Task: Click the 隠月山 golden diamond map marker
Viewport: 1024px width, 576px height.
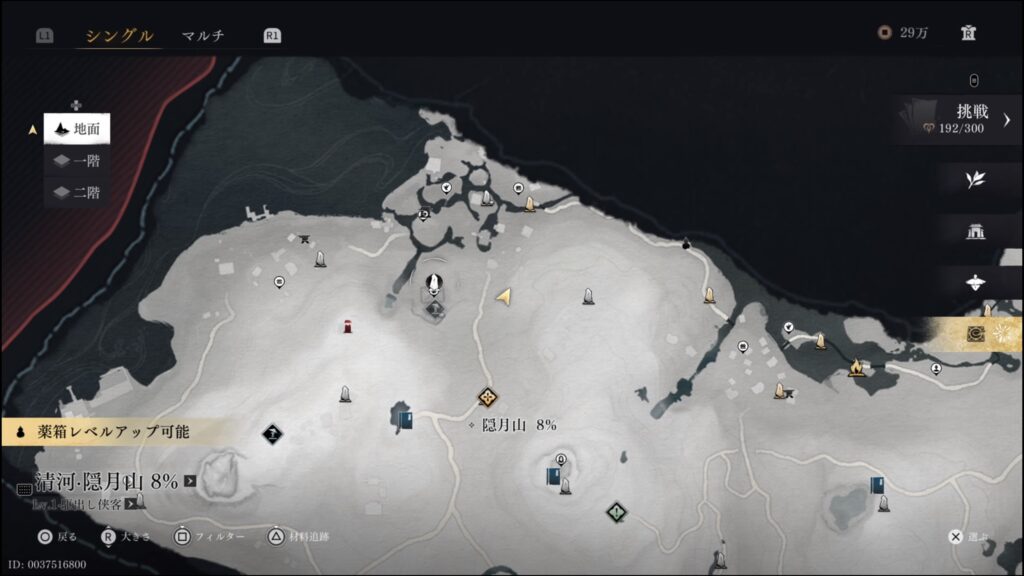Action: pos(487,398)
